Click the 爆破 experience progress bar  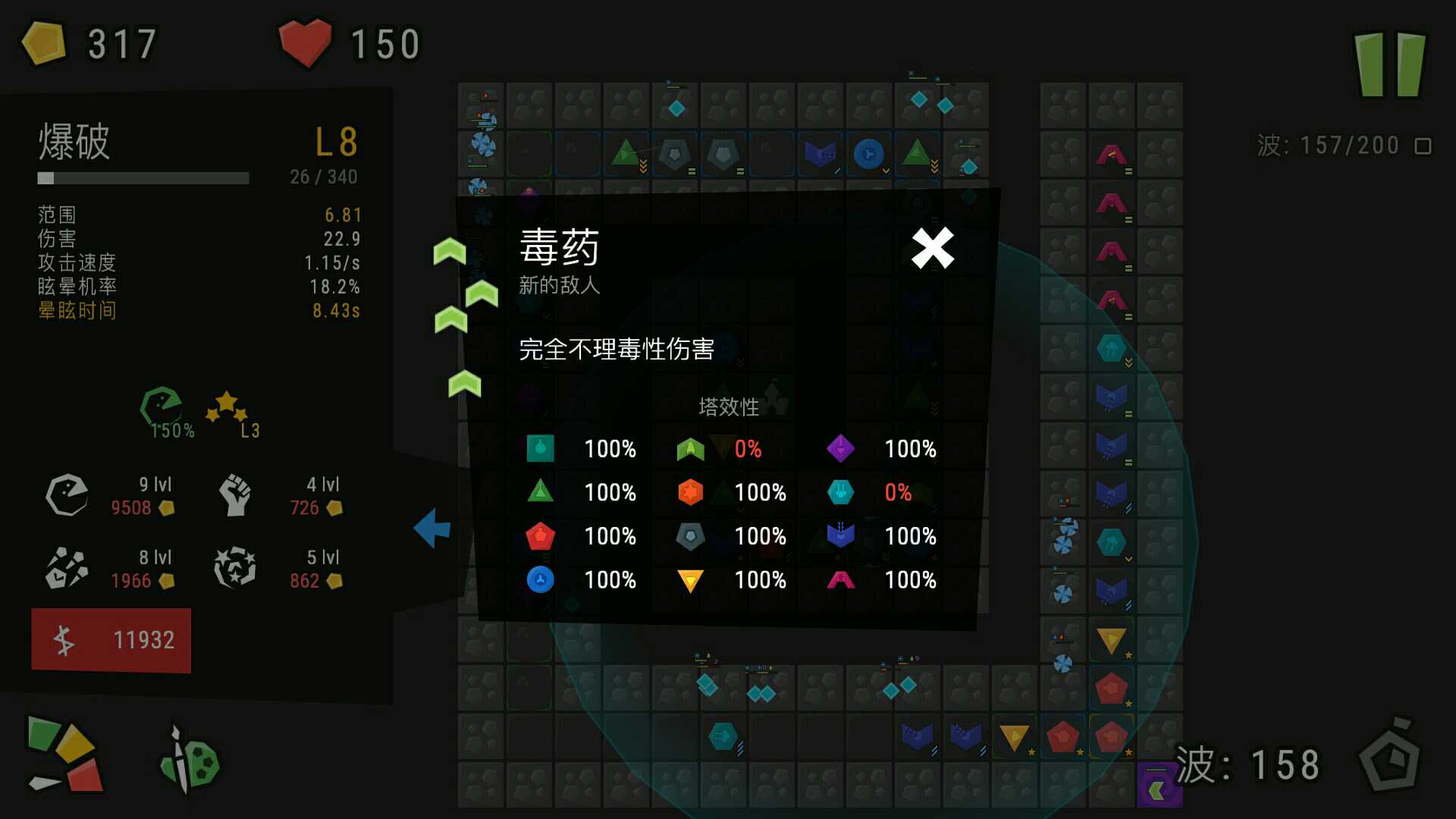pos(143,178)
